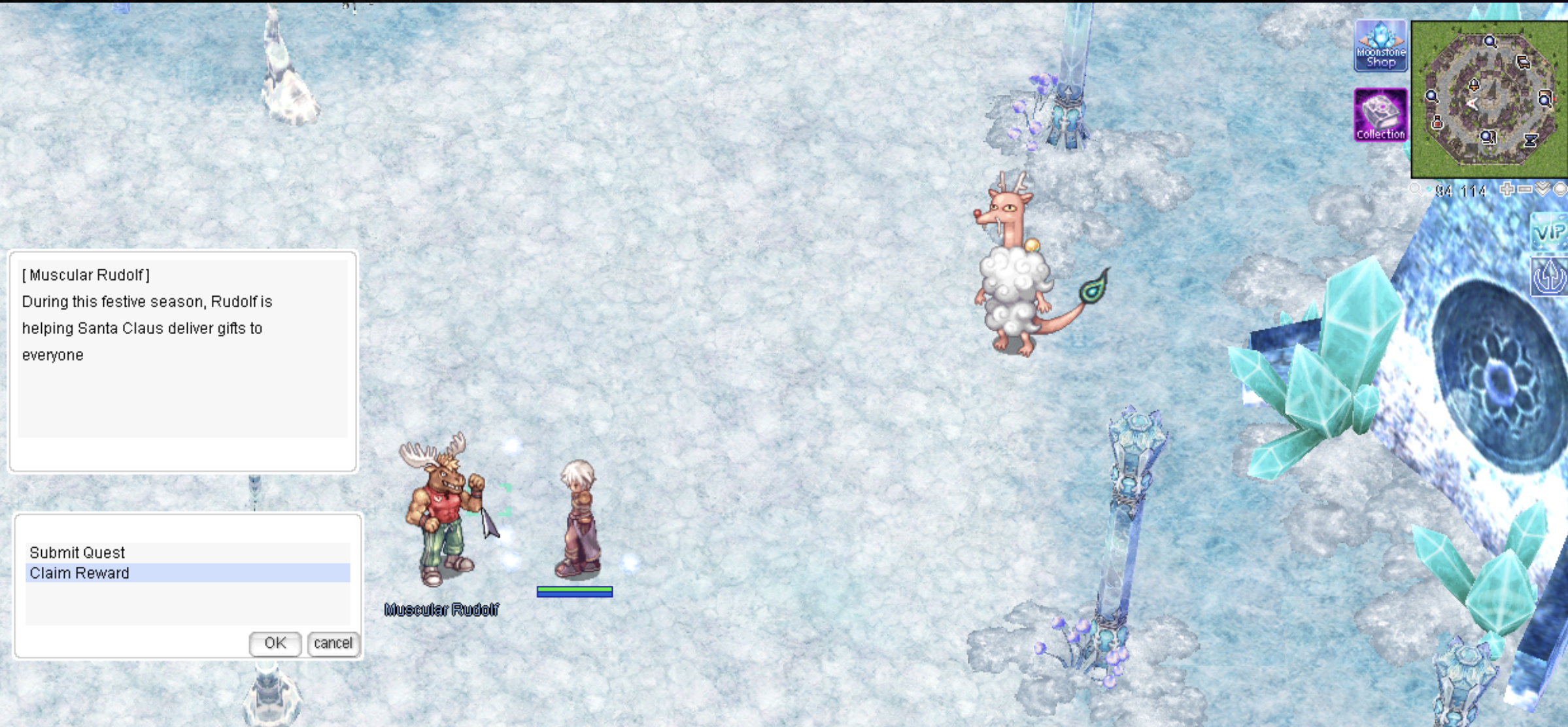The height and width of the screenshot is (727, 1568).
Task: Click the VIP button
Action: coord(1549,232)
